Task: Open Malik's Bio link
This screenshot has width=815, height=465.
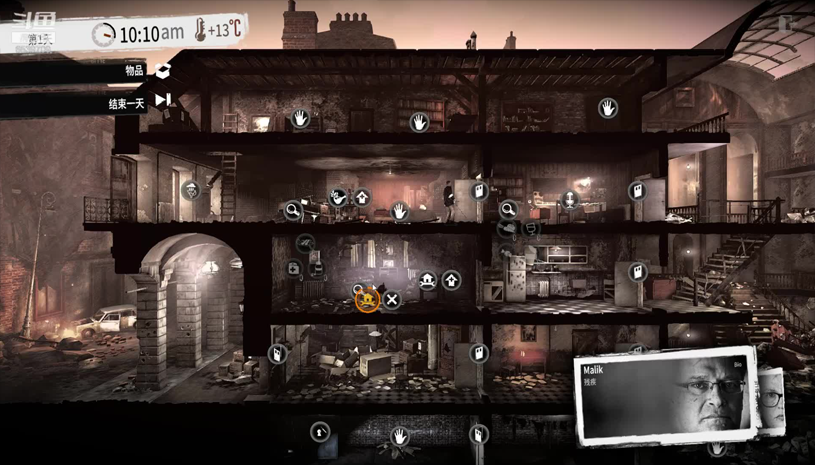Action: (x=737, y=366)
